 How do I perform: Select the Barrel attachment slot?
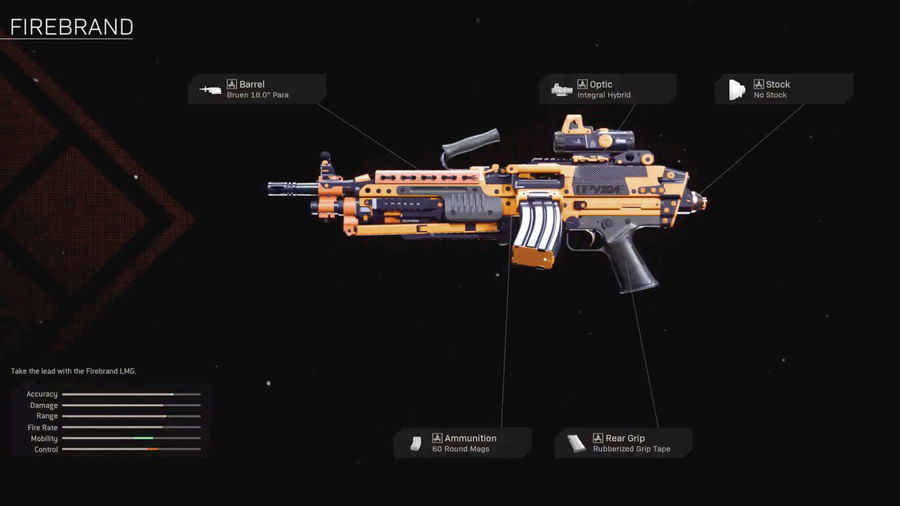[257, 89]
